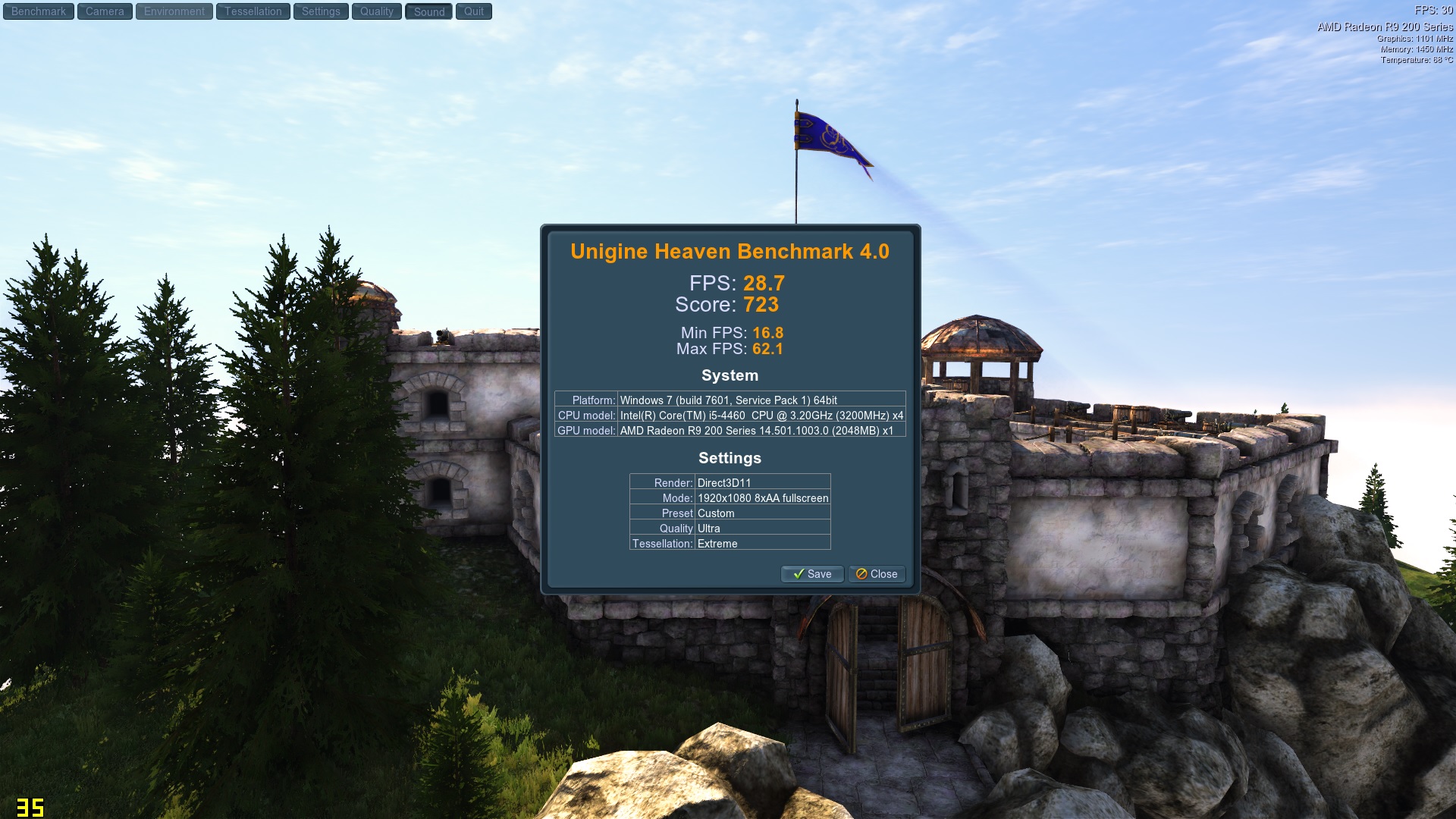Toggle the Sound button
The width and height of the screenshot is (1456, 819).
coord(429,11)
